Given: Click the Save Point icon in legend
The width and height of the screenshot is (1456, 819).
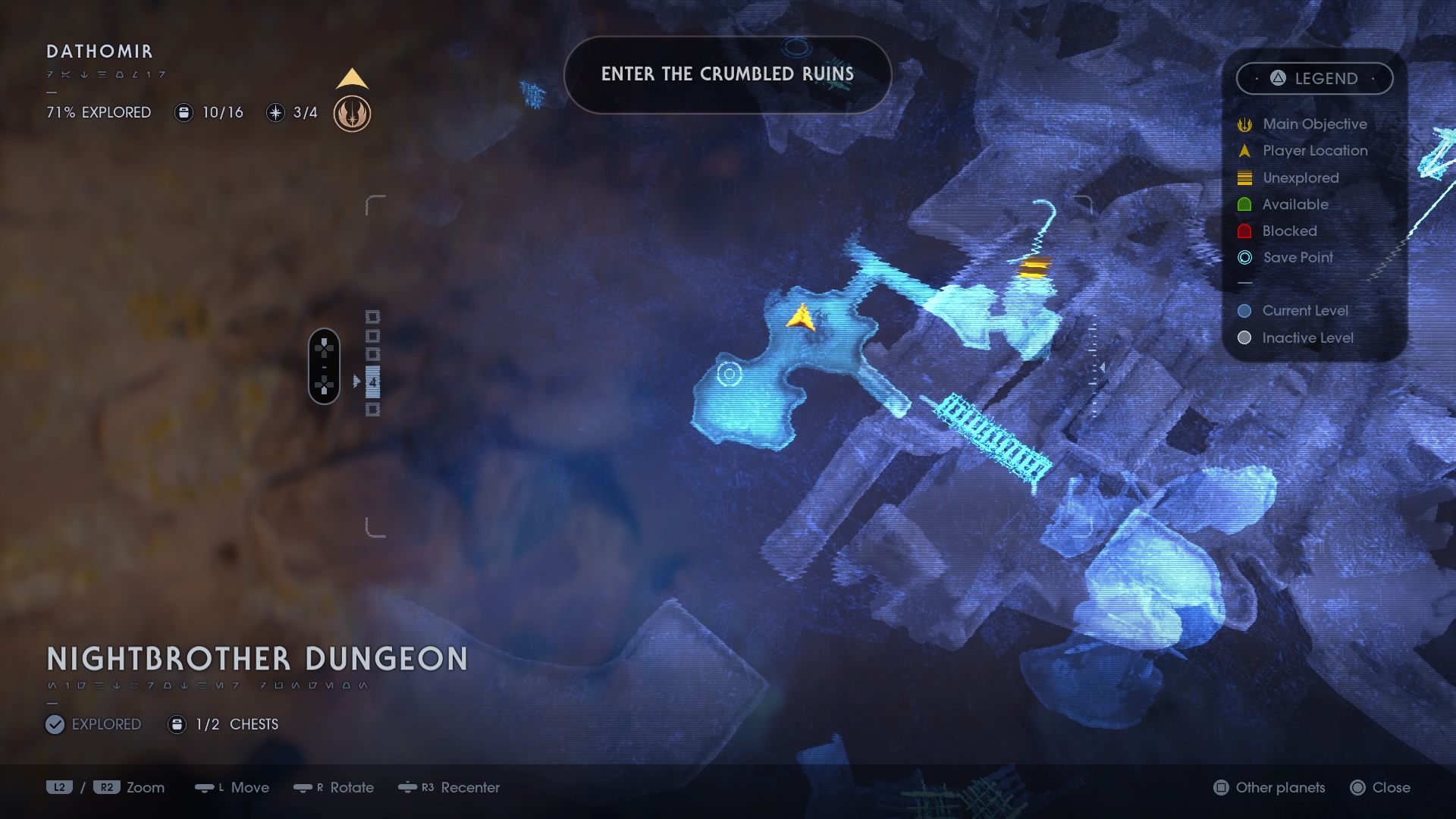Looking at the screenshot, I should [1244, 258].
